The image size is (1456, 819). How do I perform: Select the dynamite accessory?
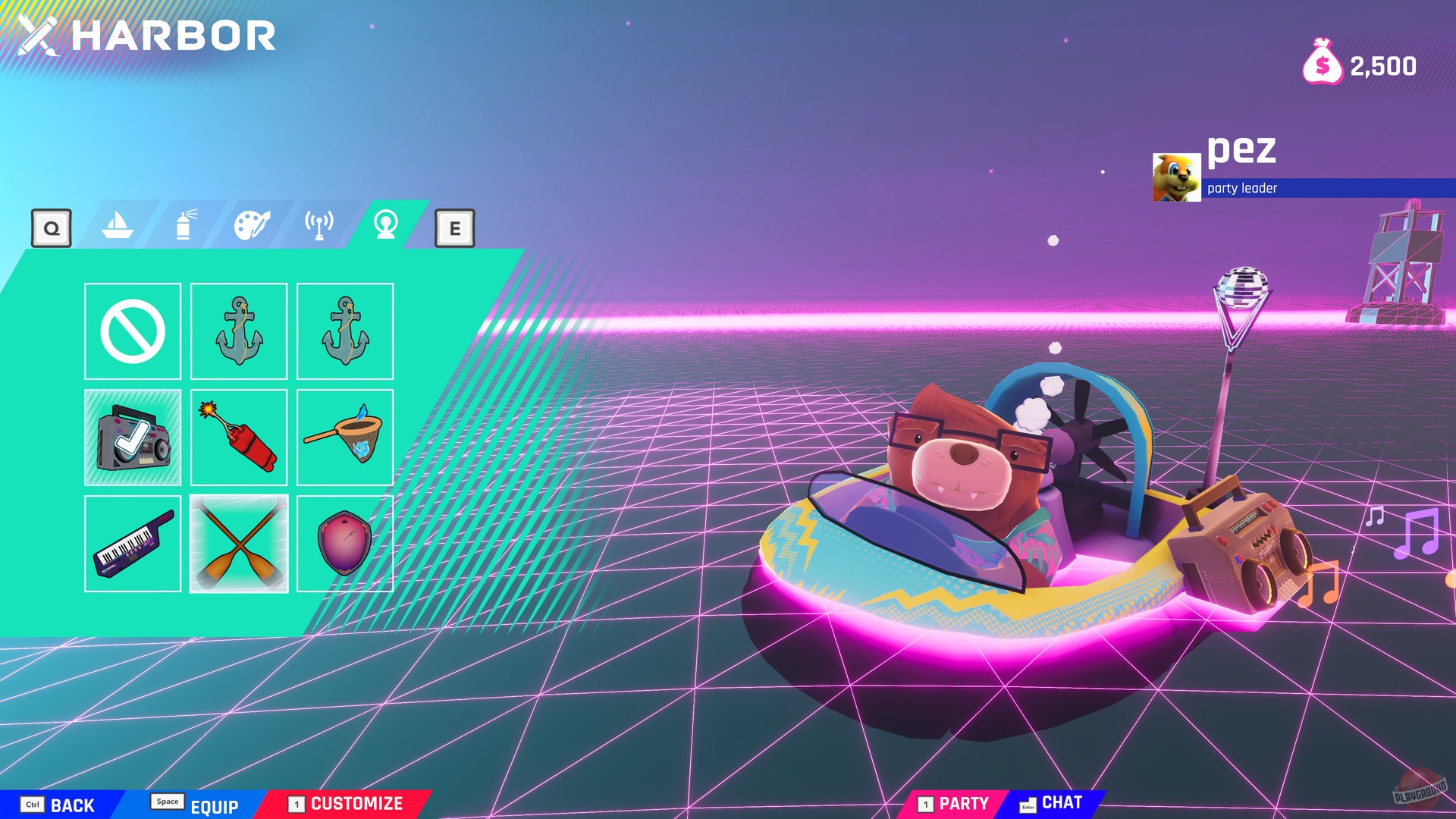coord(240,435)
